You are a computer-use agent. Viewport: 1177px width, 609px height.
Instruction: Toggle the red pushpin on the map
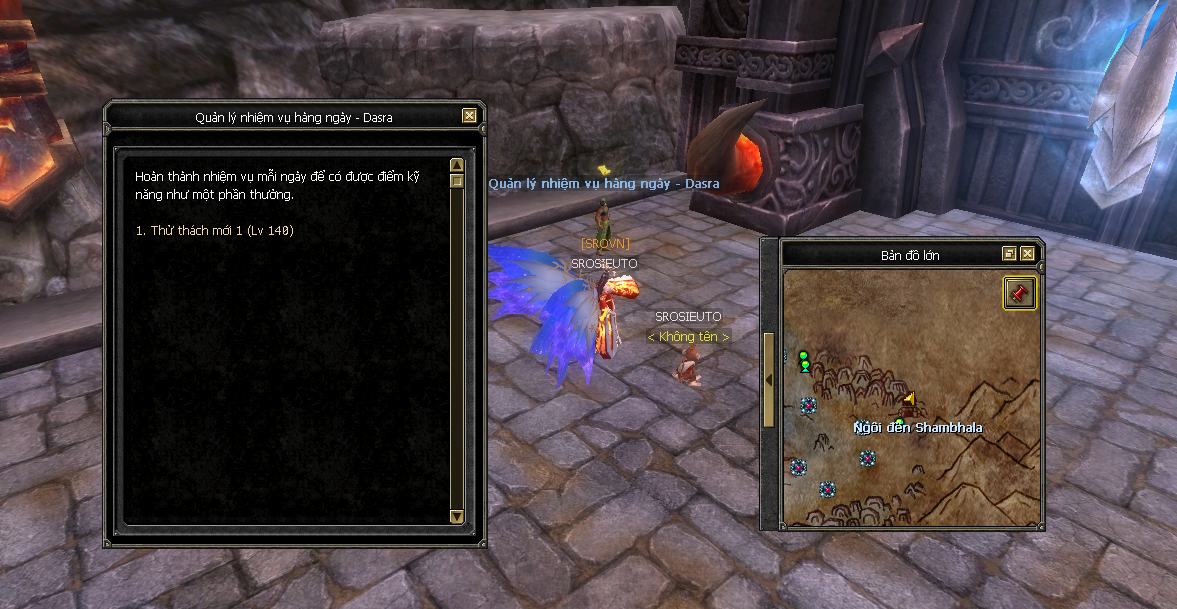point(1020,293)
